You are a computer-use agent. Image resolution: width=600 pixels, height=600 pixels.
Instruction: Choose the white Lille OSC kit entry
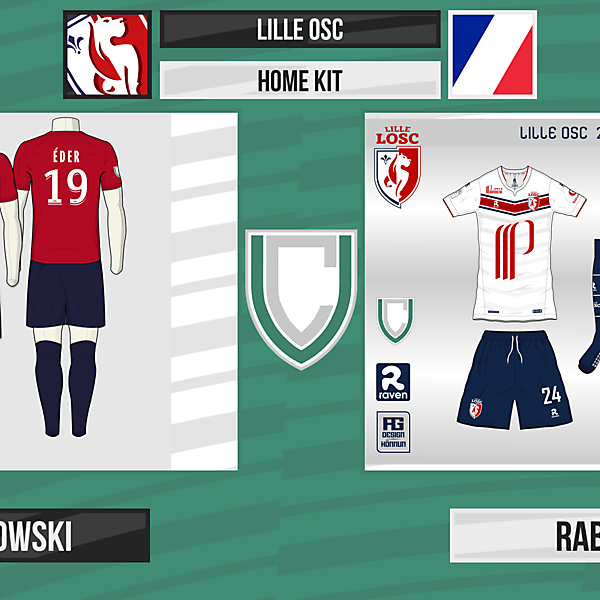[483, 290]
